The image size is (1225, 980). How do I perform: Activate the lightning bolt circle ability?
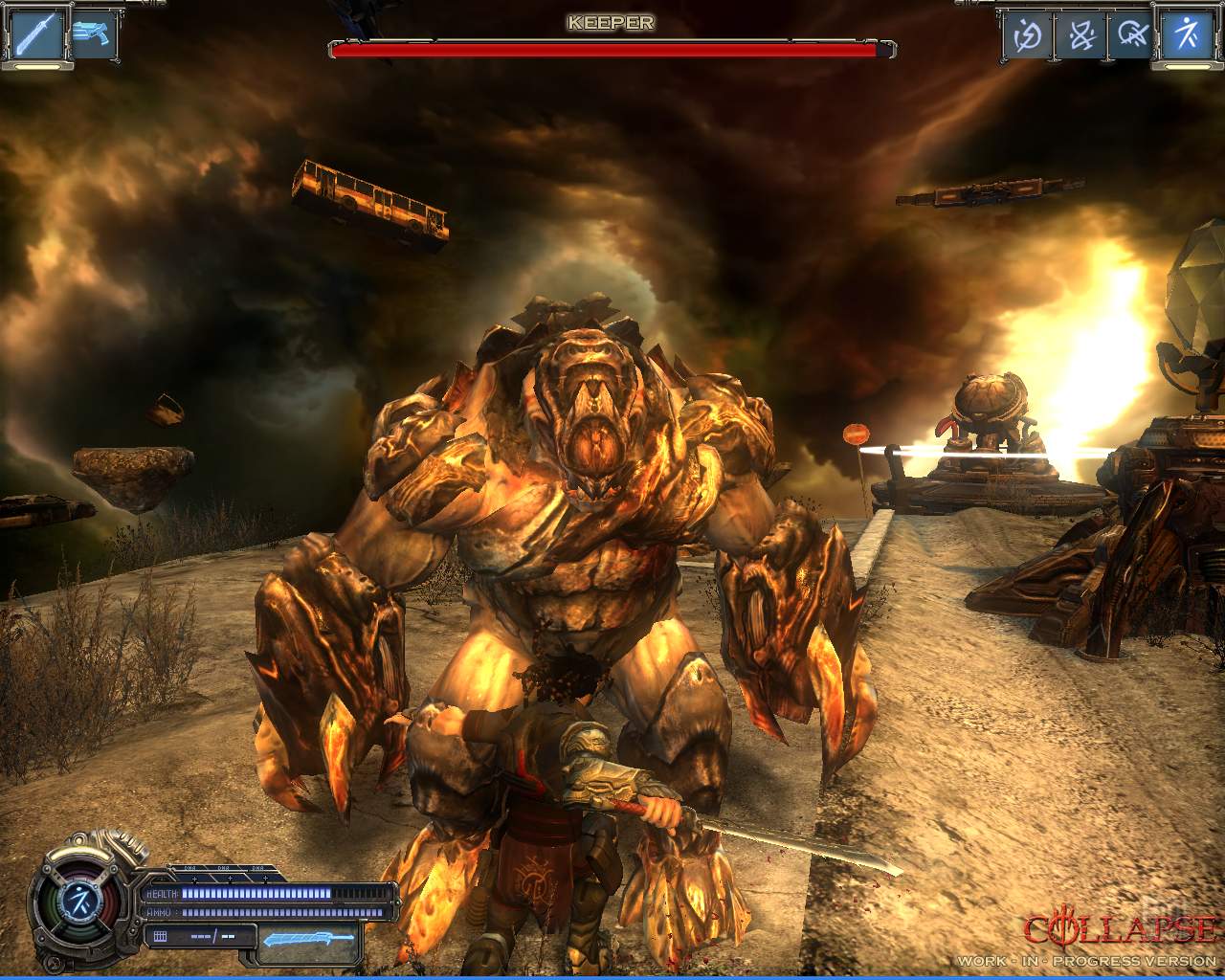coord(1027,36)
